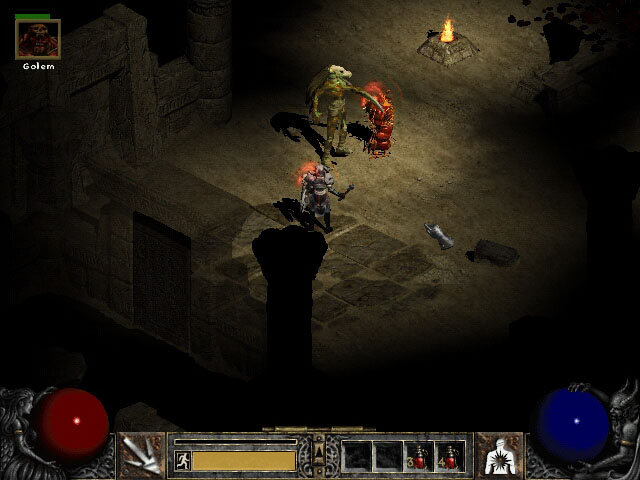Select the Golem minion portrait
The width and height of the screenshot is (640, 480).
[x=38, y=39]
